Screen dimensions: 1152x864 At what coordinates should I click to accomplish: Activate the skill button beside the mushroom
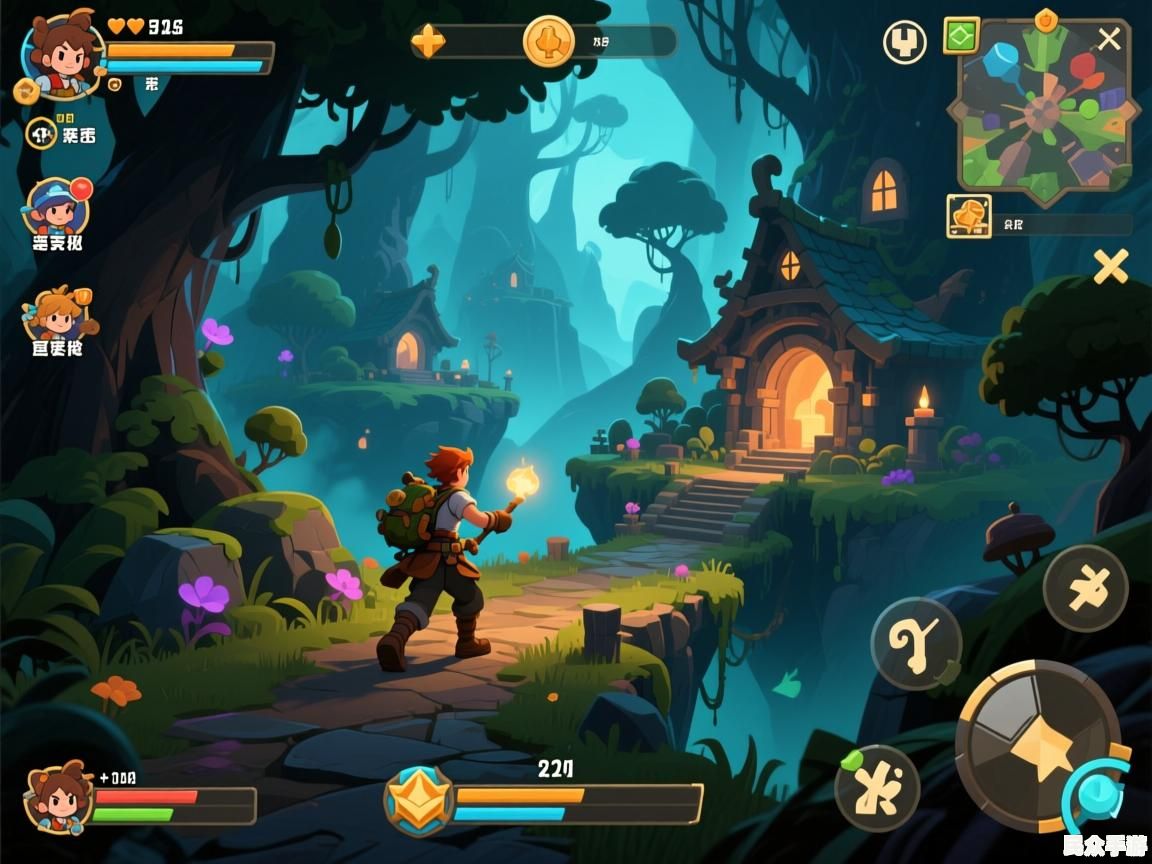coord(1085,589)
